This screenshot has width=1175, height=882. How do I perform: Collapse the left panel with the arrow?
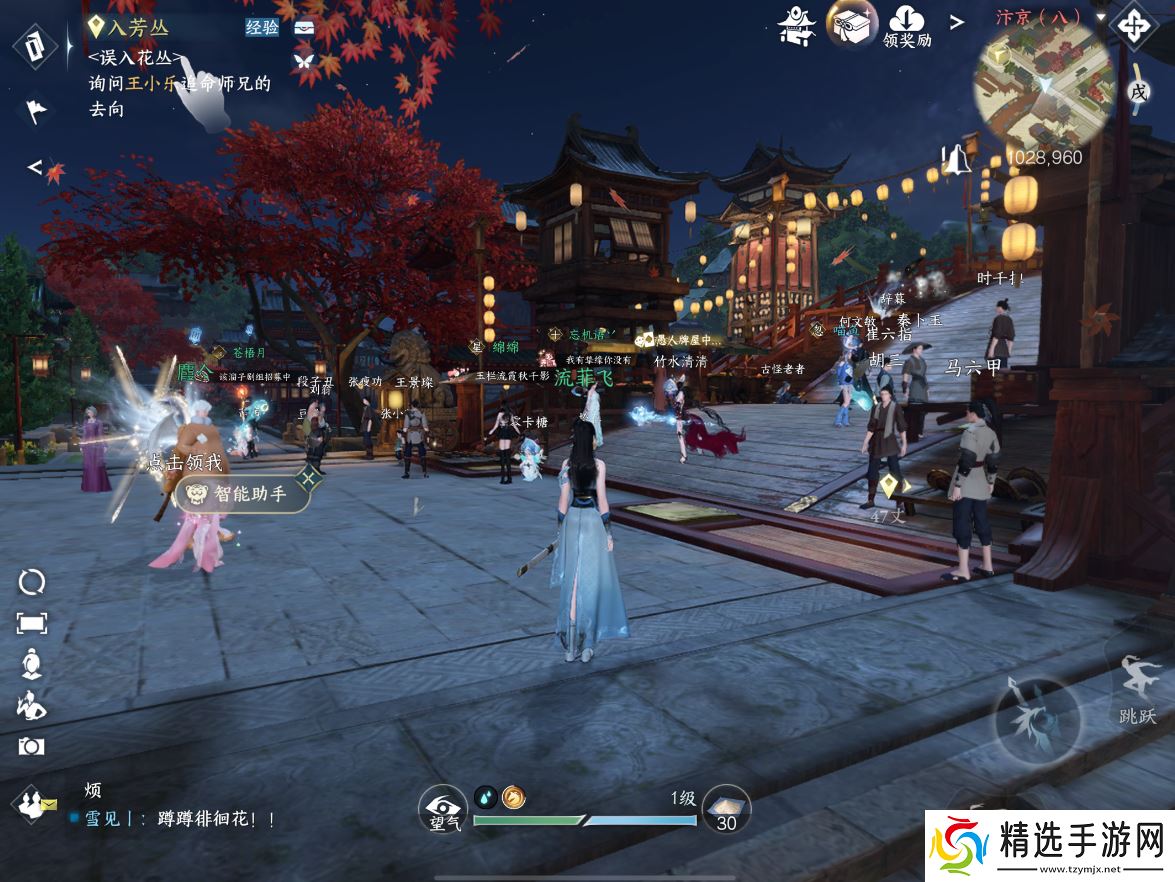[x=34, y=167]
